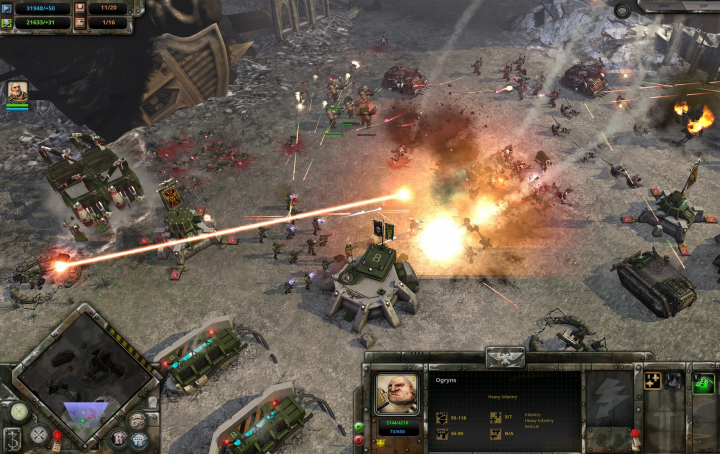This screenshot has width=720, height=454.
Task: Click the green round button beside the minimap
Action: point(19,411)
